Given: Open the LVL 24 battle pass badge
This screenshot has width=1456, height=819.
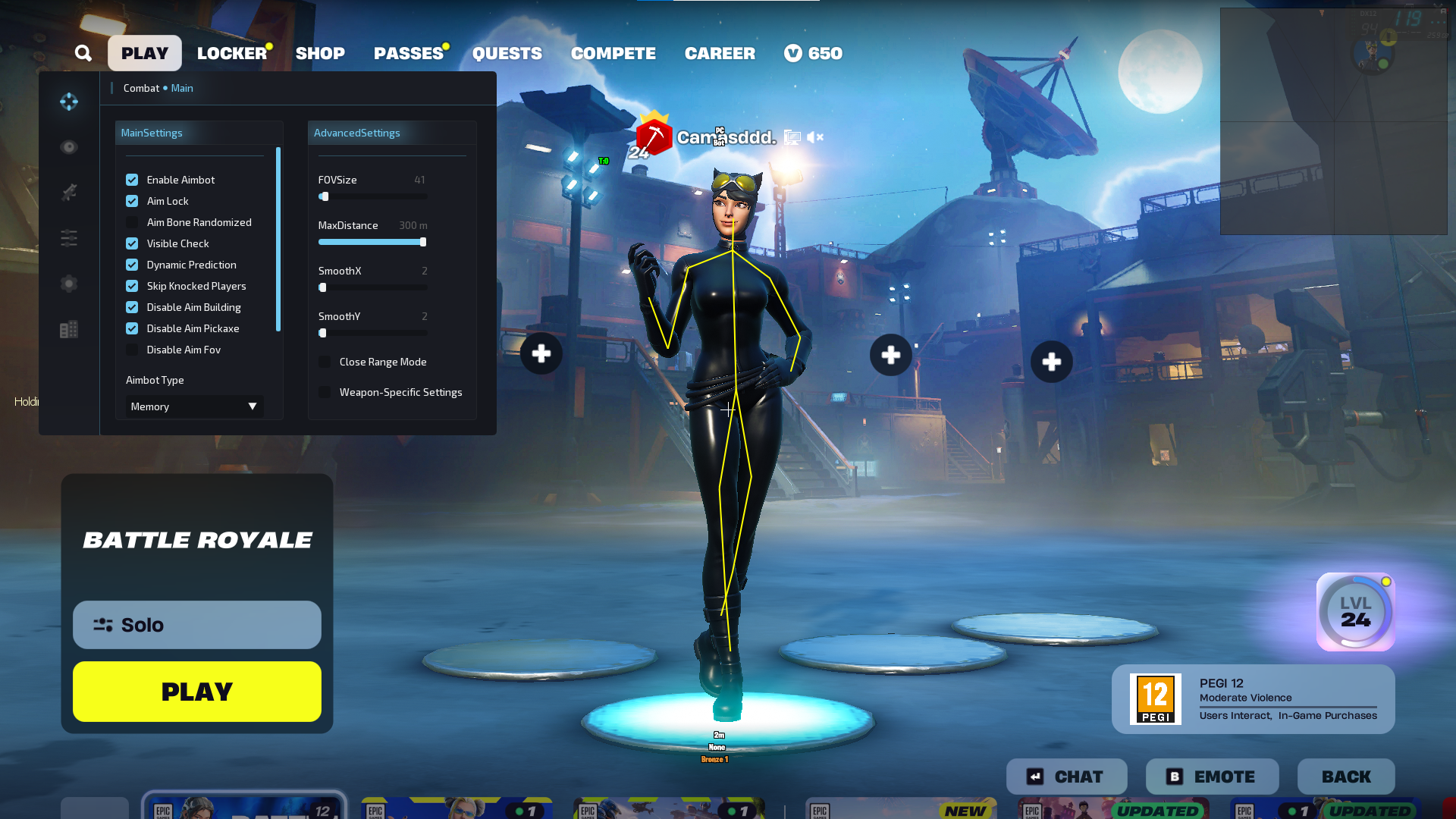Looking at the screenshot, I should [x=1356, y=612].
